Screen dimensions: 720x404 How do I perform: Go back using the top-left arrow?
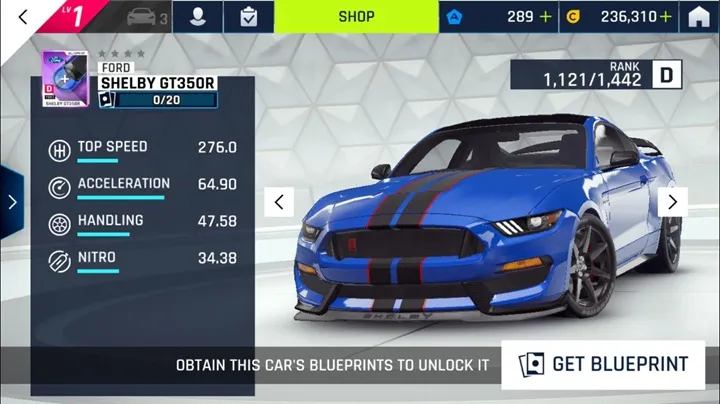23,16
